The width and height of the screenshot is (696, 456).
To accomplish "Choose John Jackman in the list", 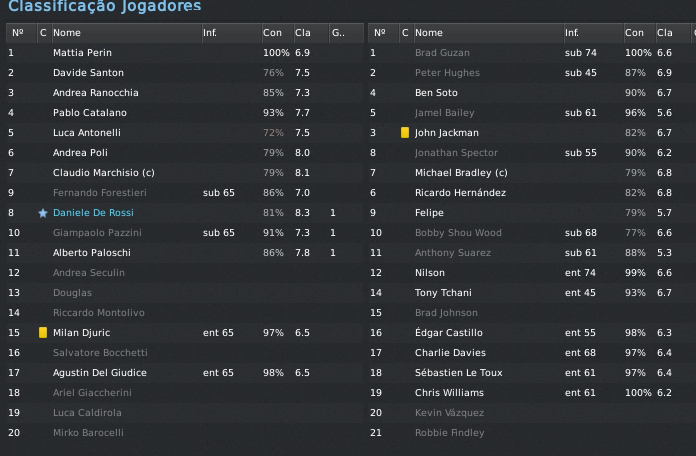I will (446, 133).
